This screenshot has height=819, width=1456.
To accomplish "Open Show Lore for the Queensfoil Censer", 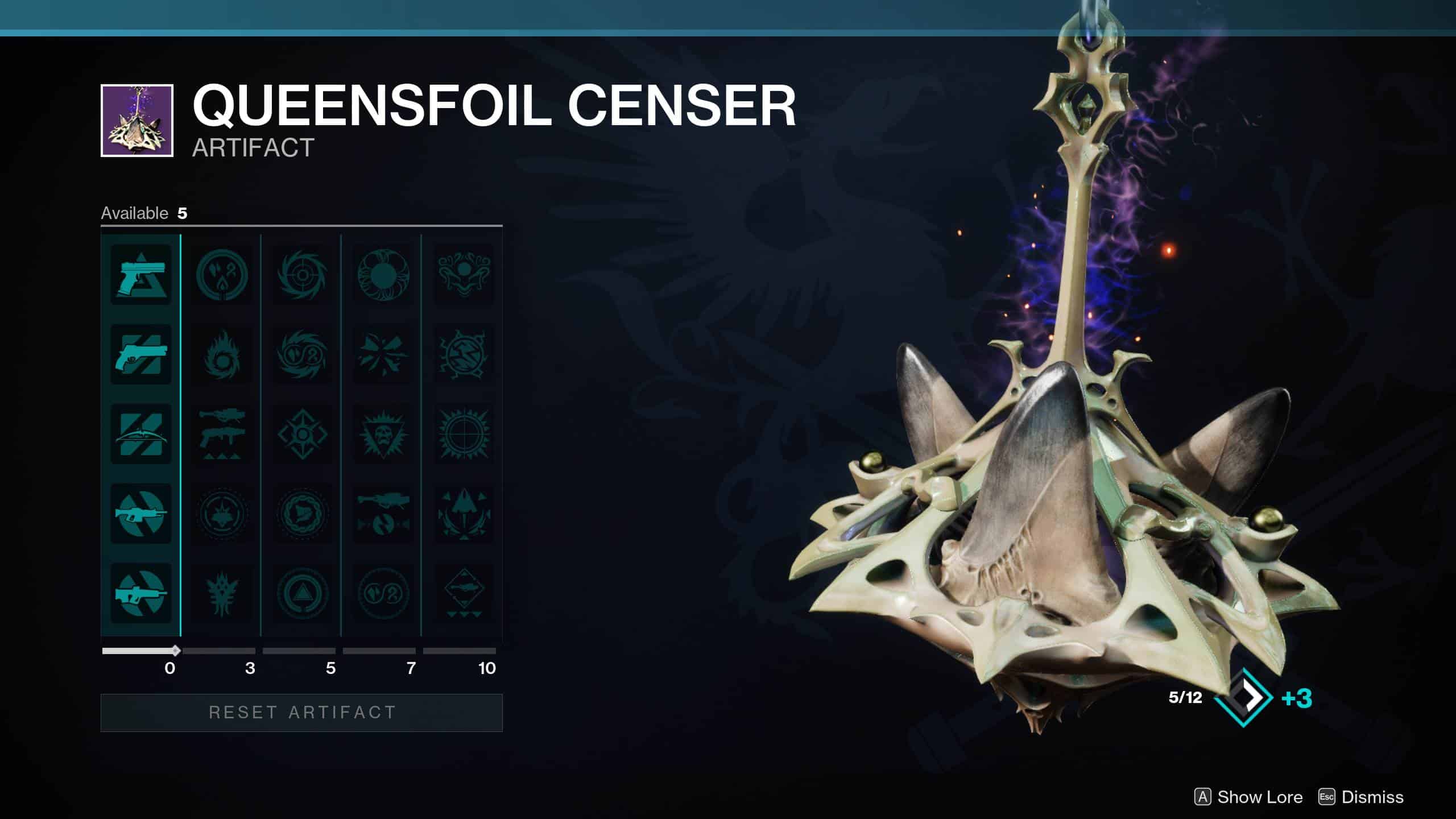I will [1246, 797].
